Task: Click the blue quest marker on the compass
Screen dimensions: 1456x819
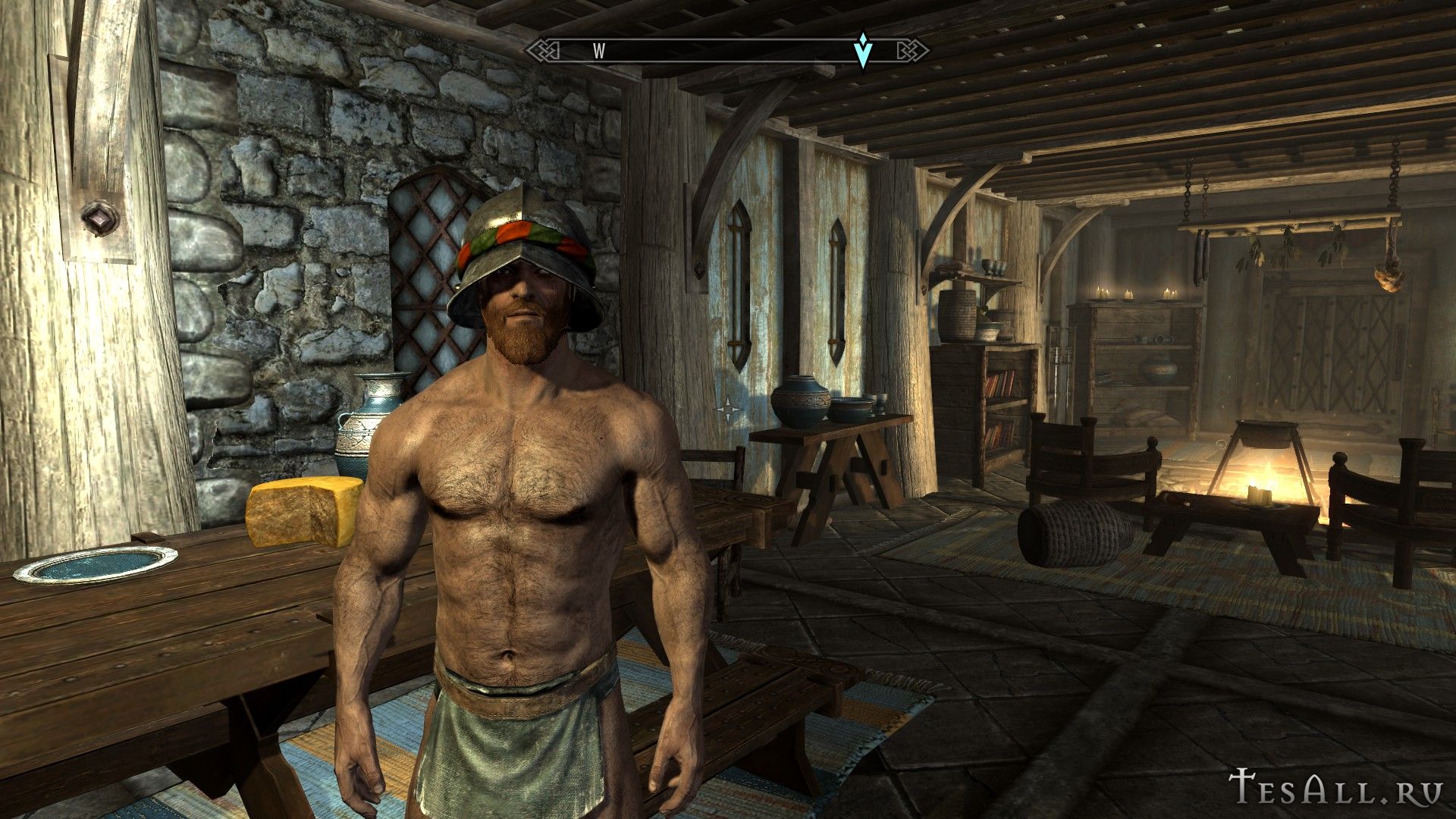Action: [x=862, y=50]
